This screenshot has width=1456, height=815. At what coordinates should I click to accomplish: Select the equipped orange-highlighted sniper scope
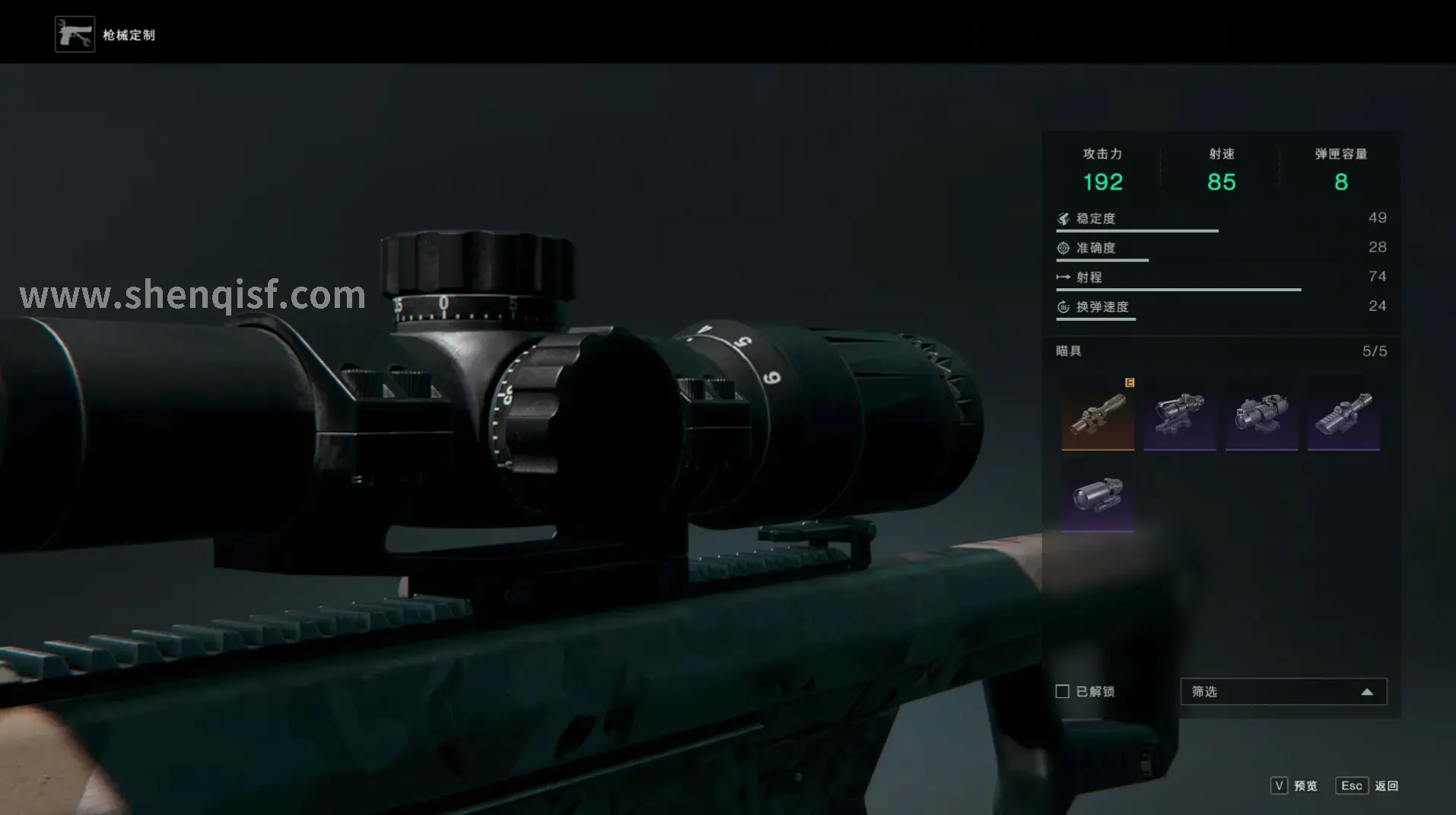[x=1098, y=414]
